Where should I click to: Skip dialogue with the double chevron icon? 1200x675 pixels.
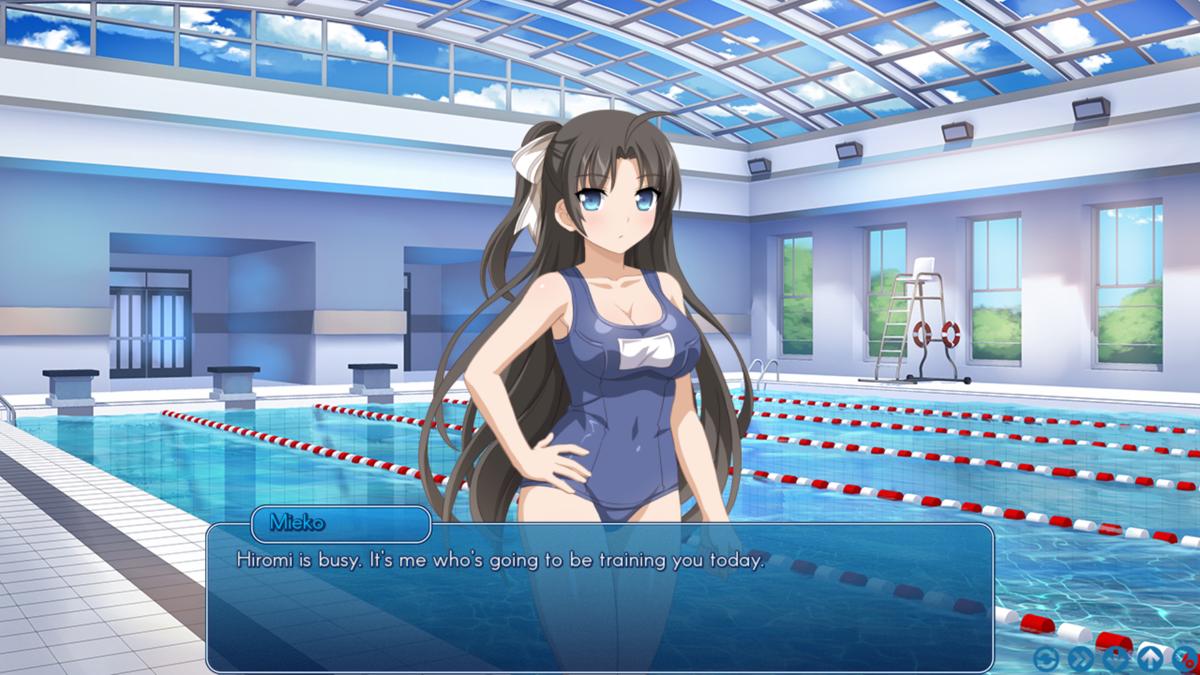1080,658
